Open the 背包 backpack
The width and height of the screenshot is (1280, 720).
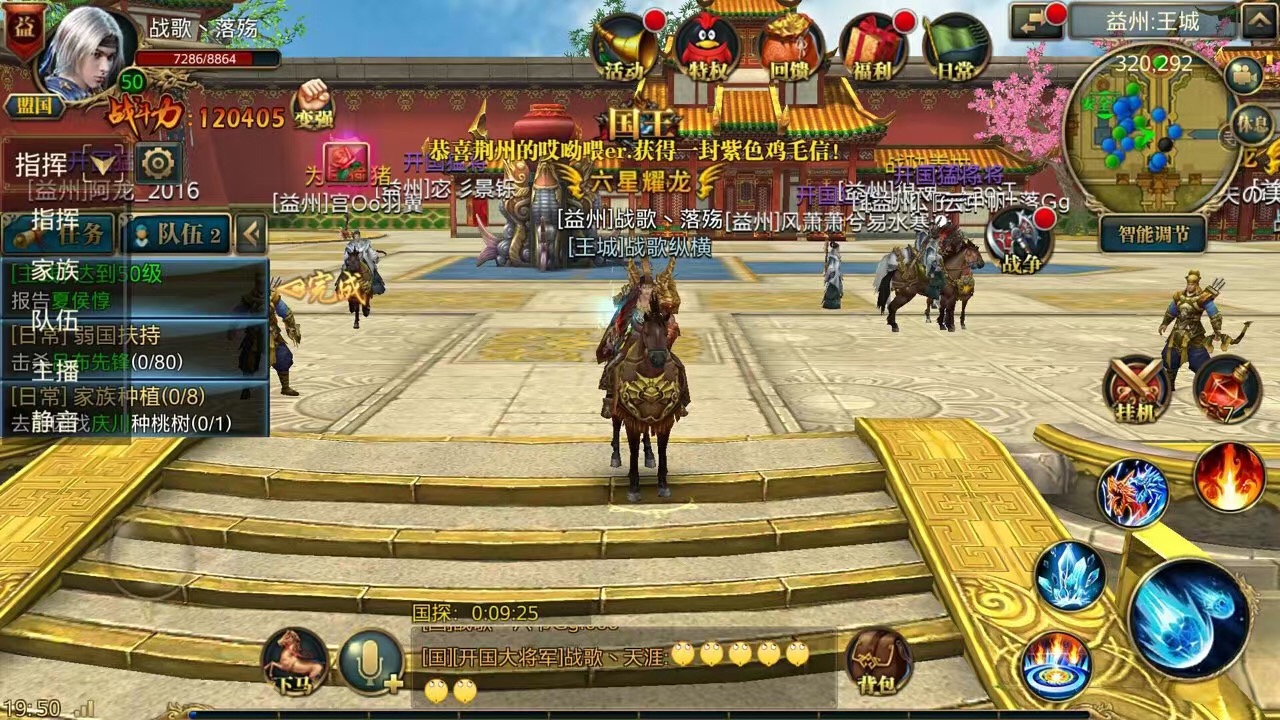[x=879, y=661]
